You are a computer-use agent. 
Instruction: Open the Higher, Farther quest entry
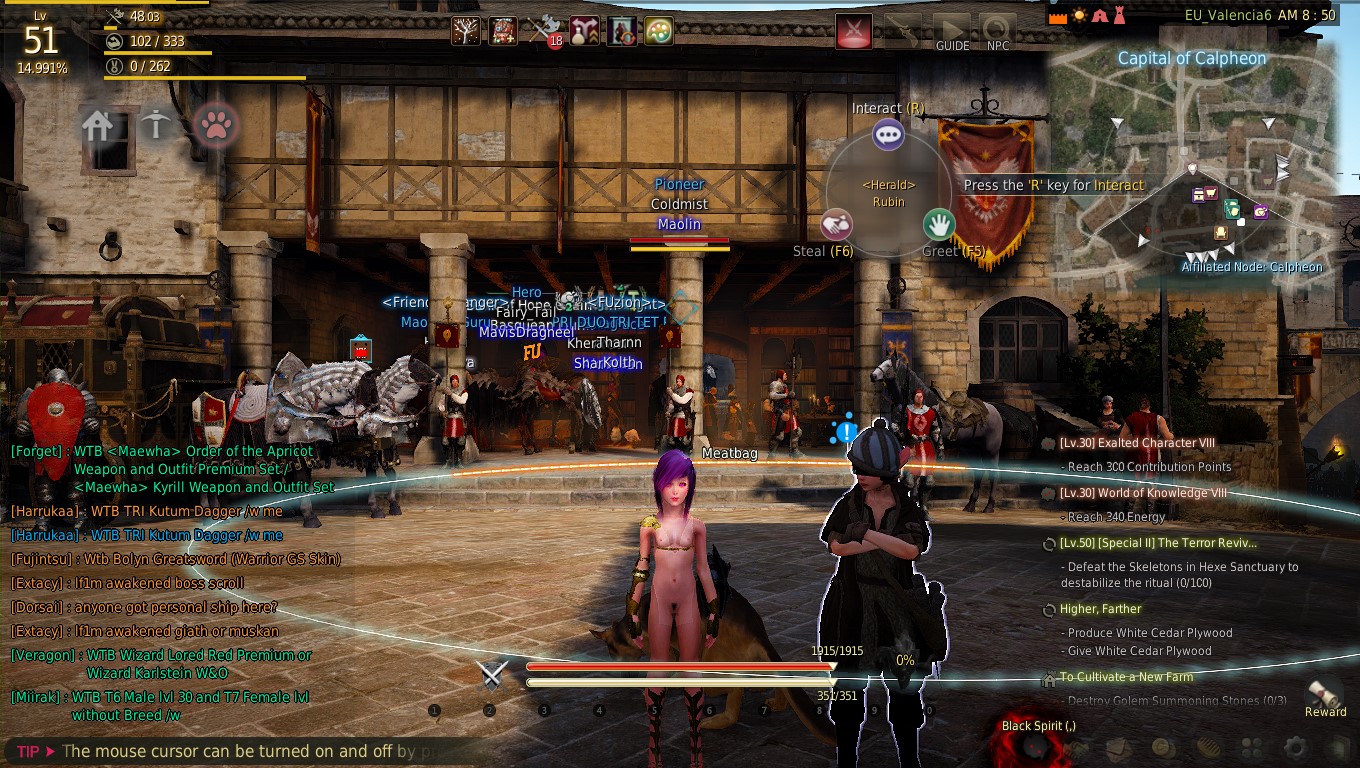[x=1100, y=609]
